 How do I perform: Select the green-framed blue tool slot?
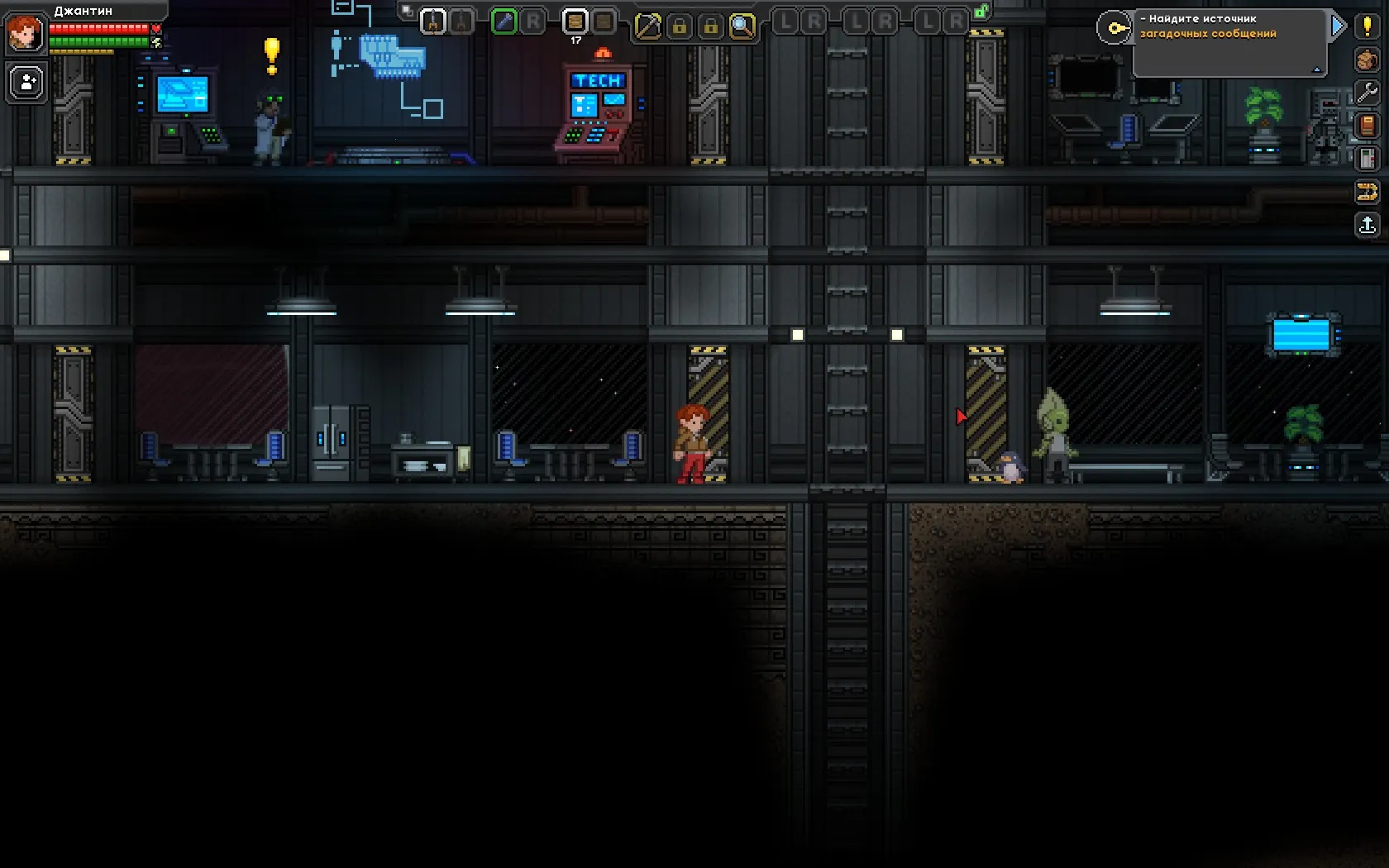point(504,21)
